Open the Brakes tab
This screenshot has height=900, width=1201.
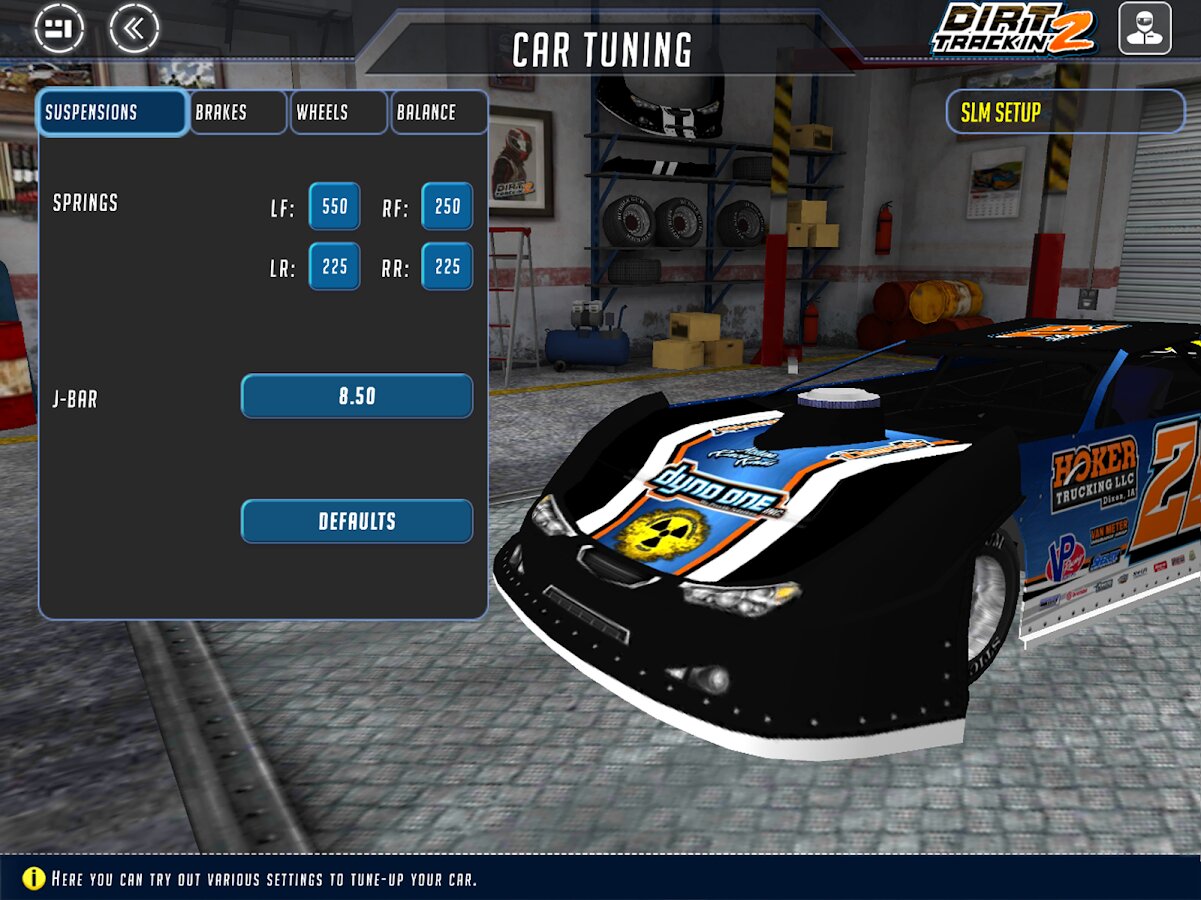[x=238, y=112]
